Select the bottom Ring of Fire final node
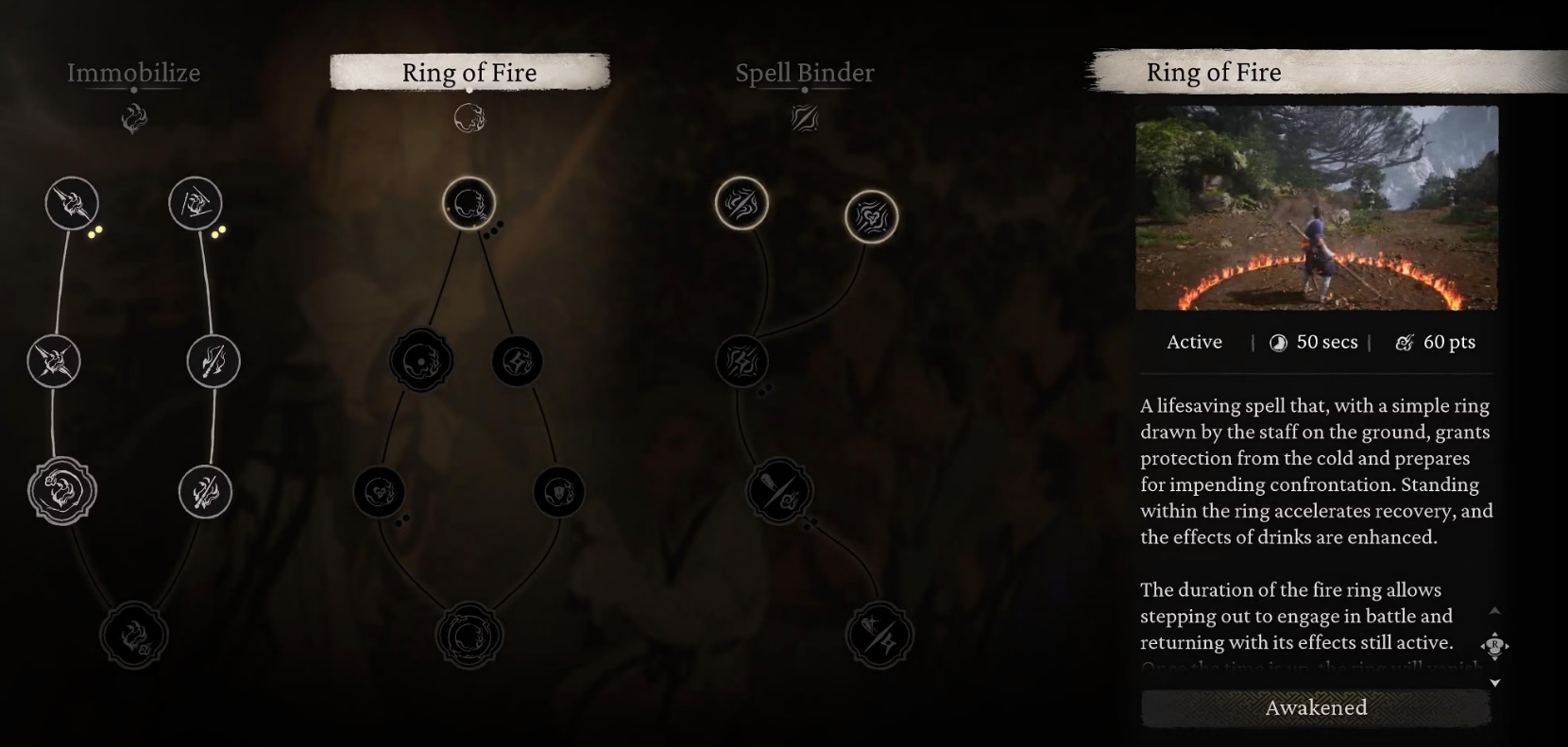Viewport: 1568px width, 747px height. click(469, 636)
